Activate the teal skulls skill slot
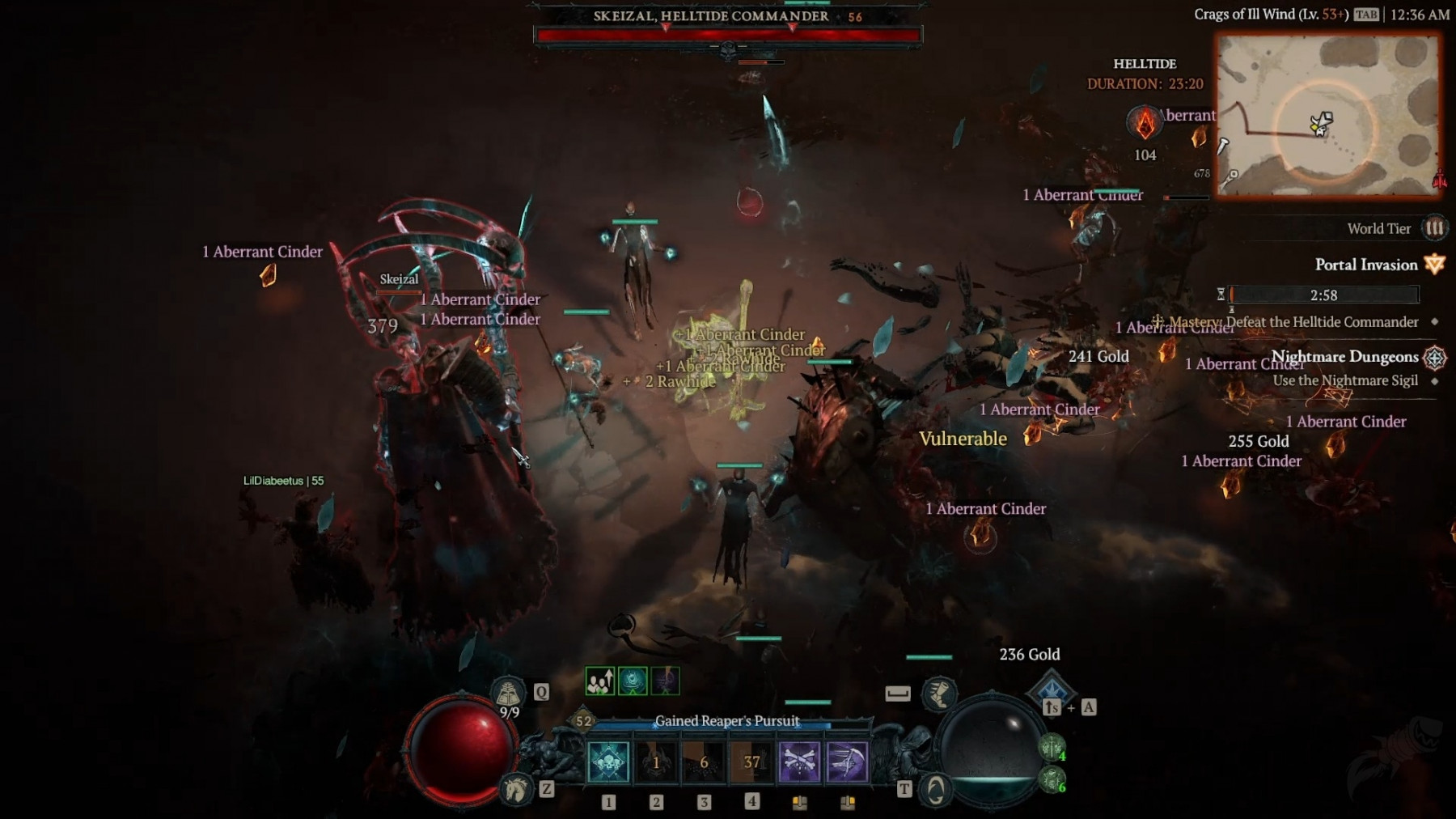 click(608, 762)
